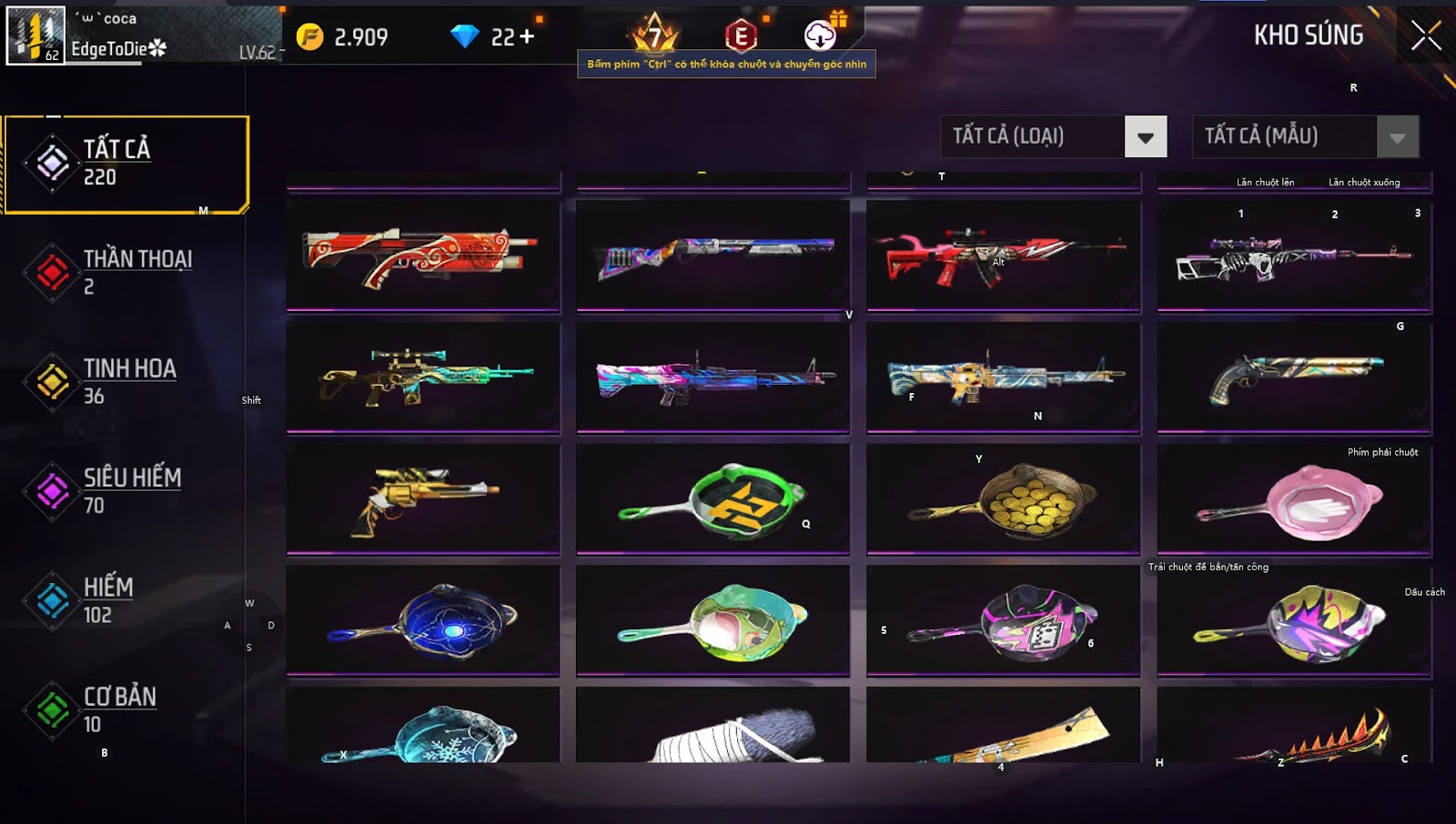1456x824 pixels.
Task: Open the red E hexagon icon
Action: coord(741,36)
